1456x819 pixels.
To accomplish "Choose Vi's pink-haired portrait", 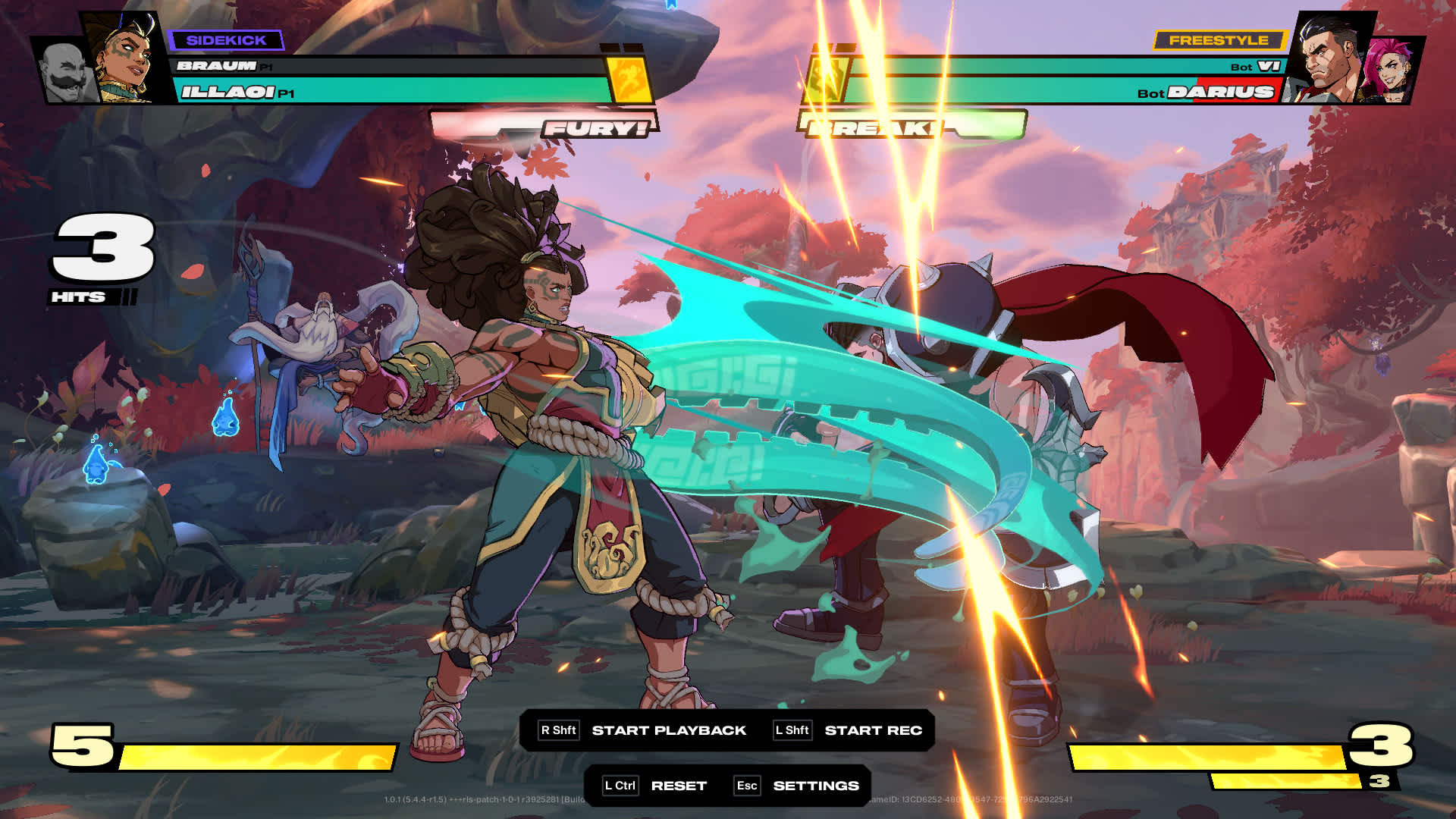I will click(x=1389, y=71).
